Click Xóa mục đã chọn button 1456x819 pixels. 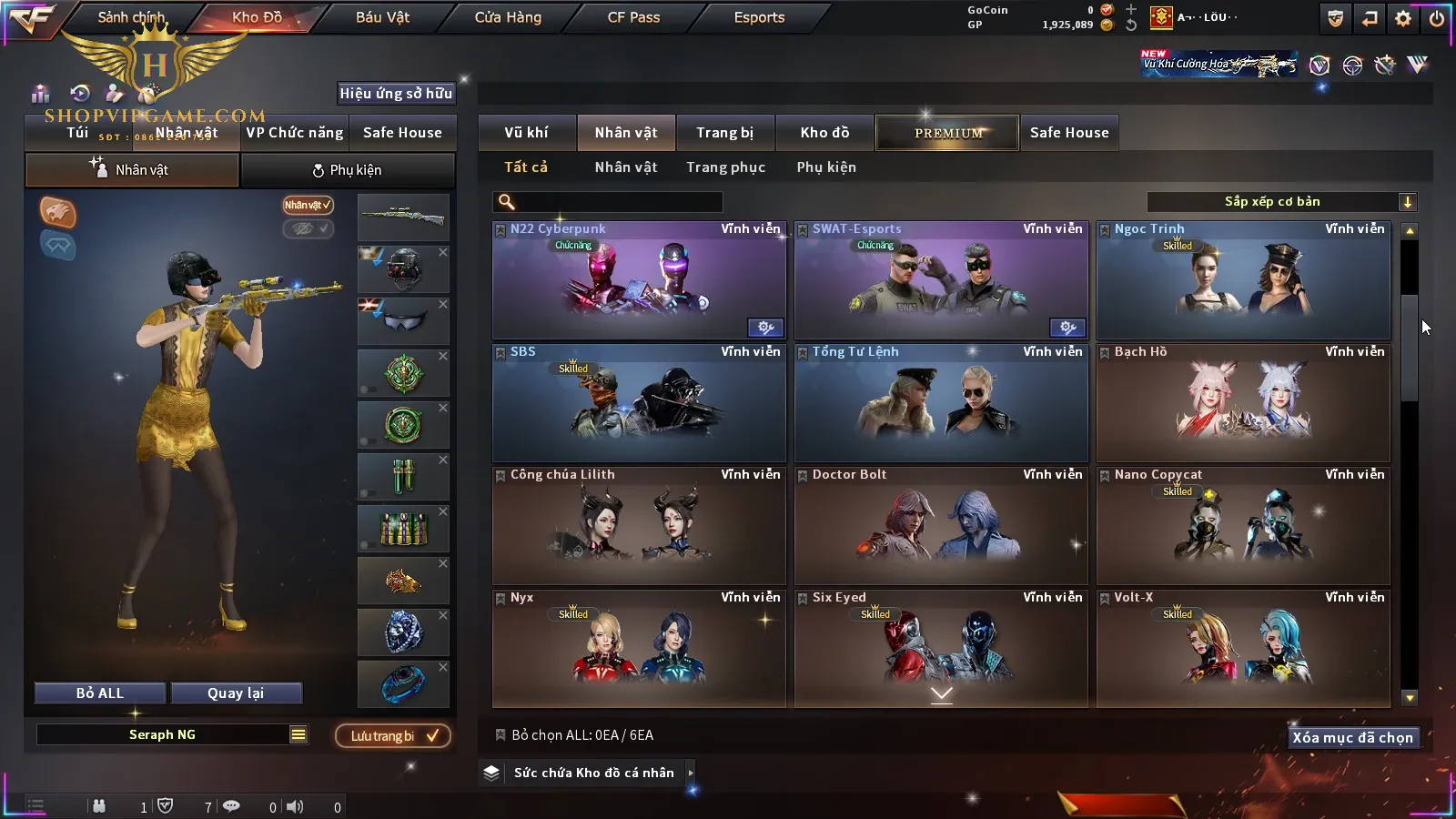(1352, 737)
